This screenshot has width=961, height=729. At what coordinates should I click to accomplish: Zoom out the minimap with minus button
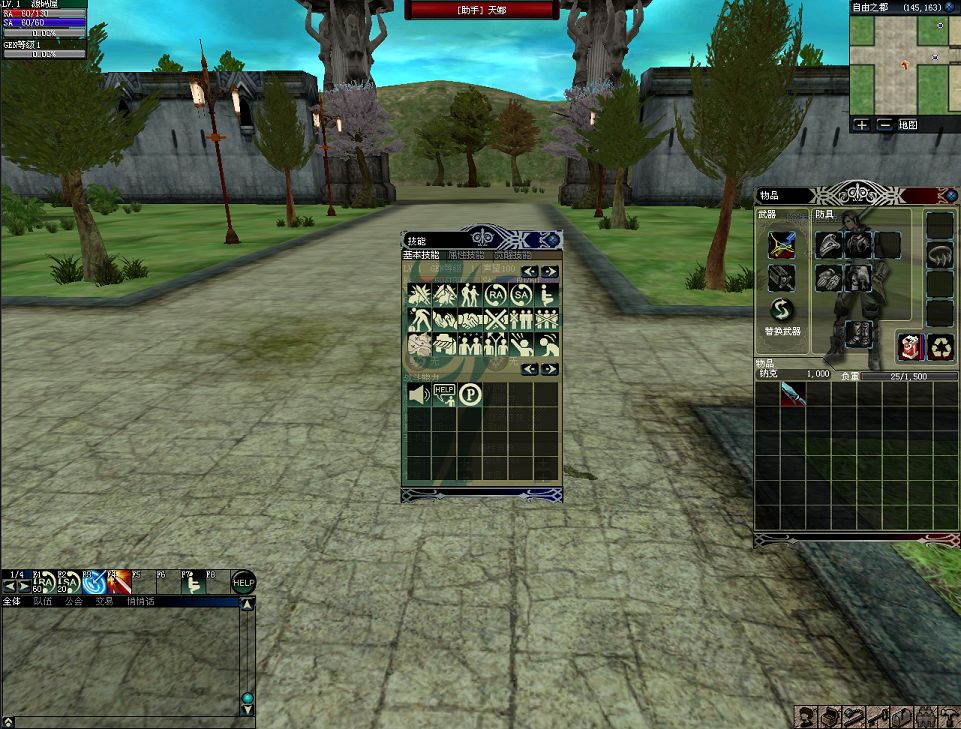pos(884,125)
